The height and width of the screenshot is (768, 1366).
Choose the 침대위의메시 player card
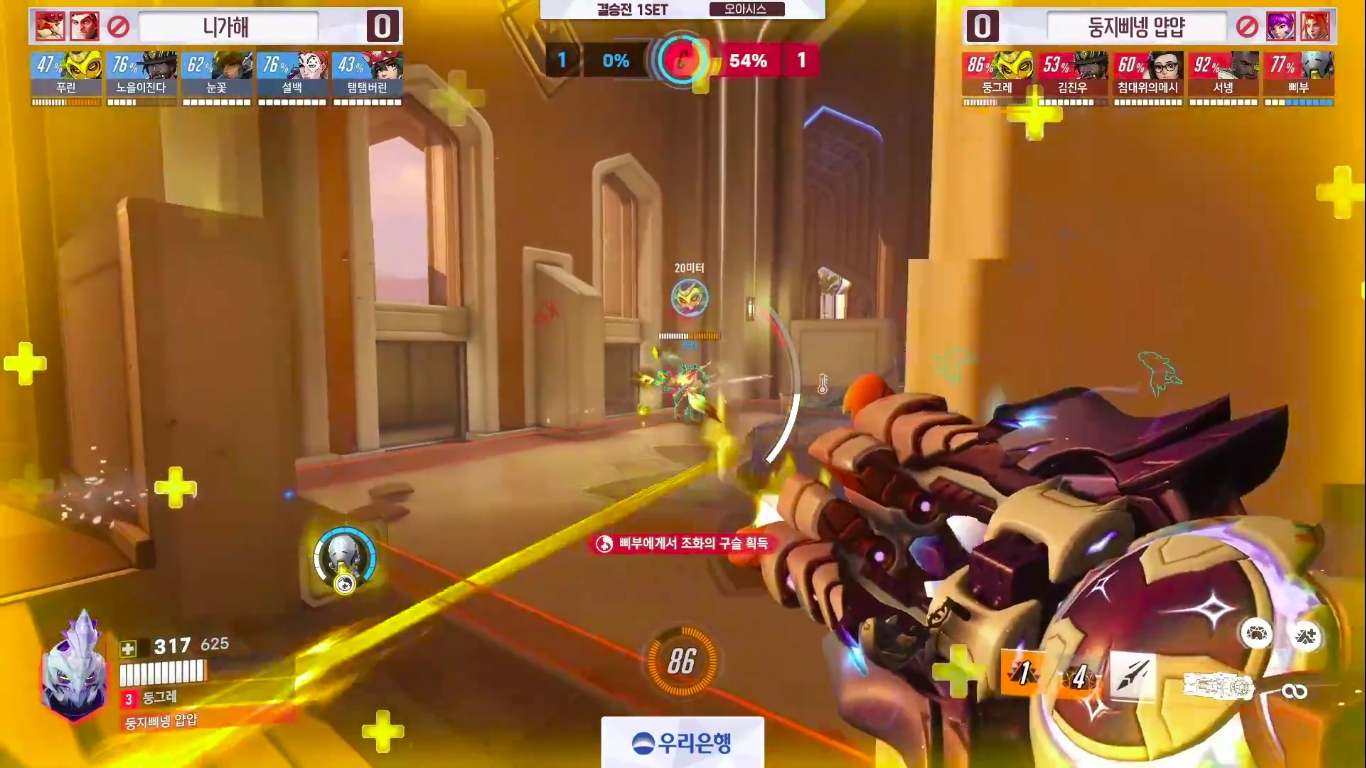tap(1148, 75)
